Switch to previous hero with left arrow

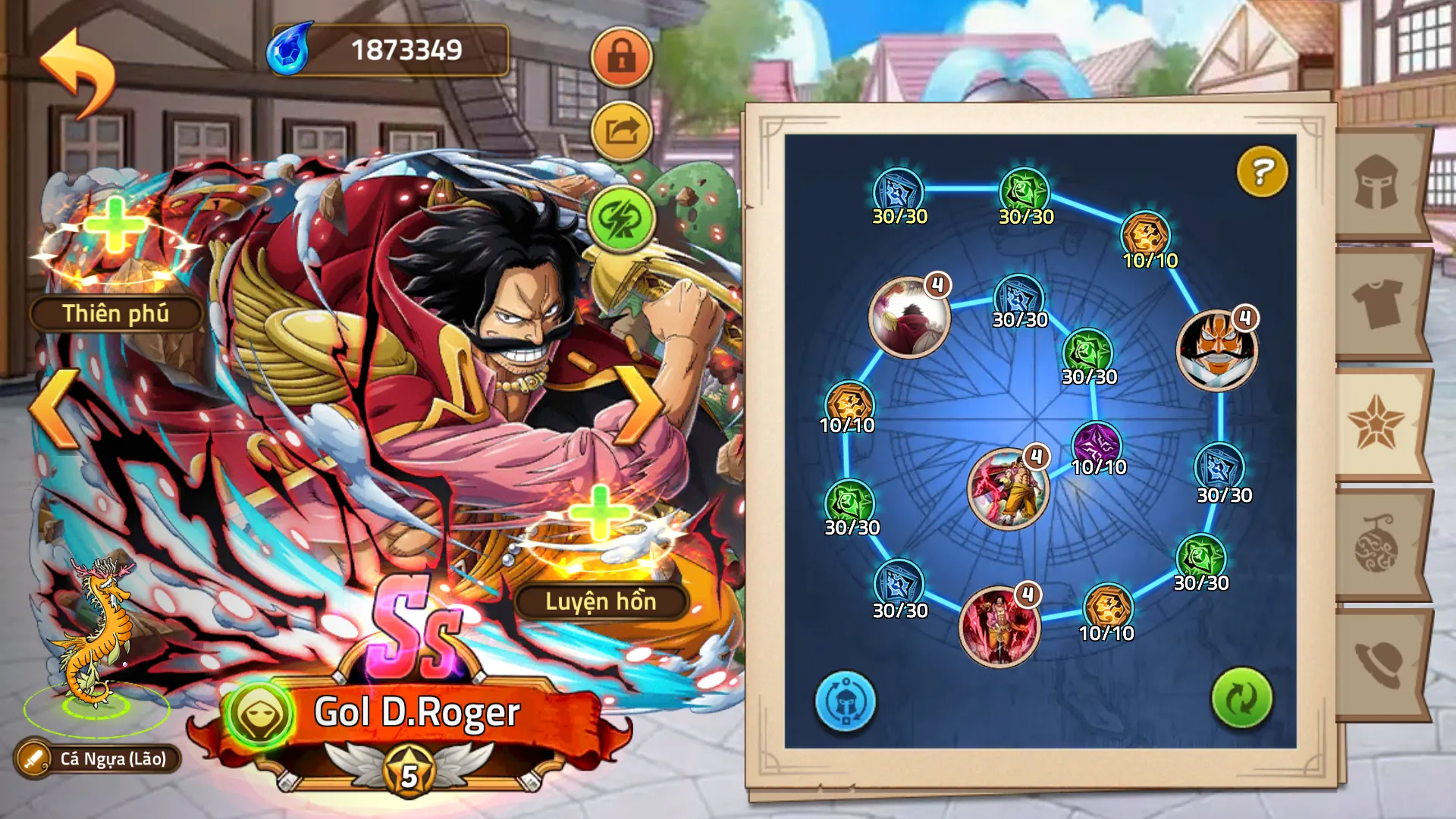pos(55,408)
